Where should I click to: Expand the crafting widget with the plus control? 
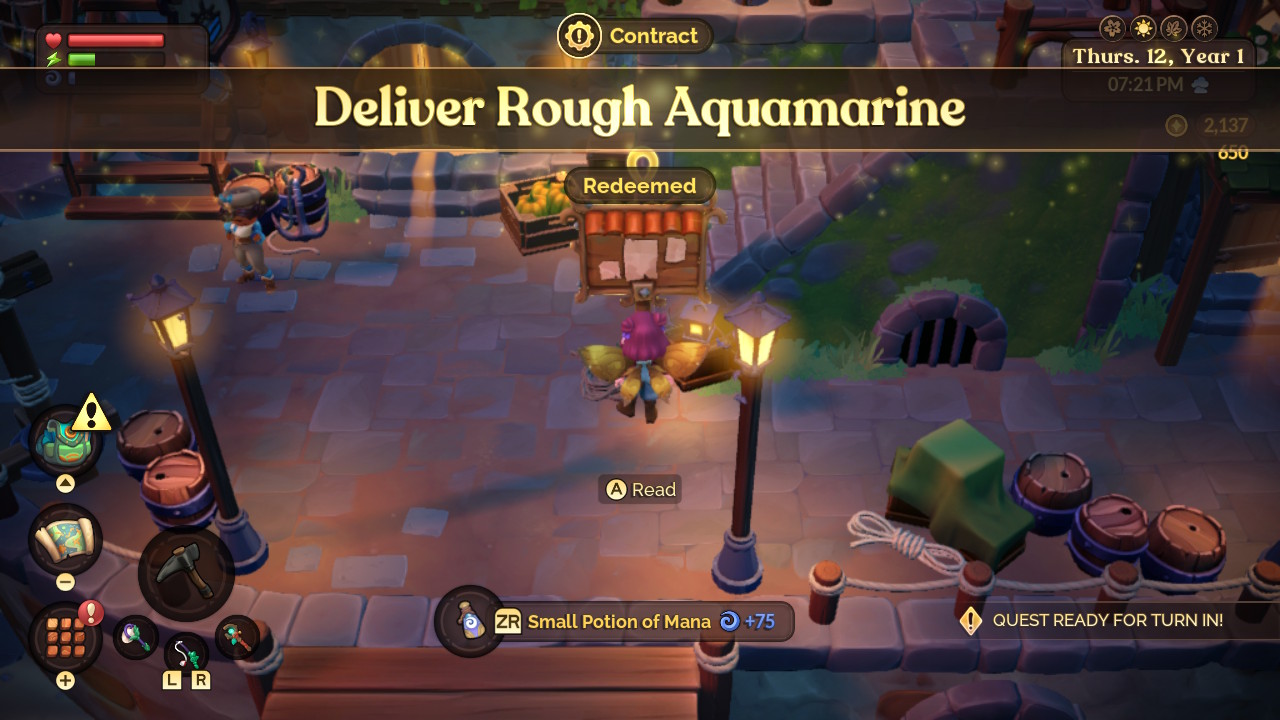tap(64, 679)
